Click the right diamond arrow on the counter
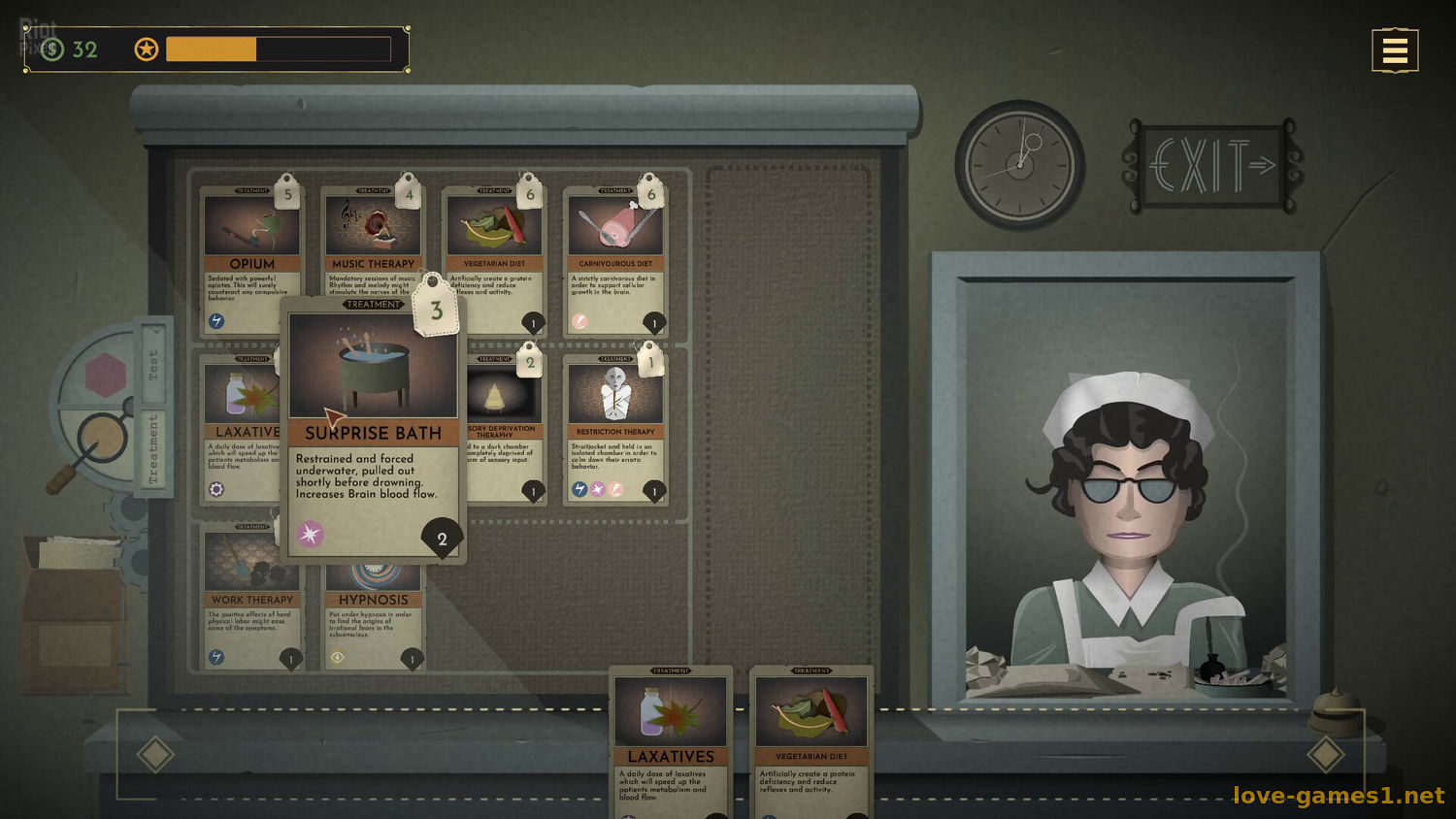Screen dimensions: 1456x819 click(1325, 754)
